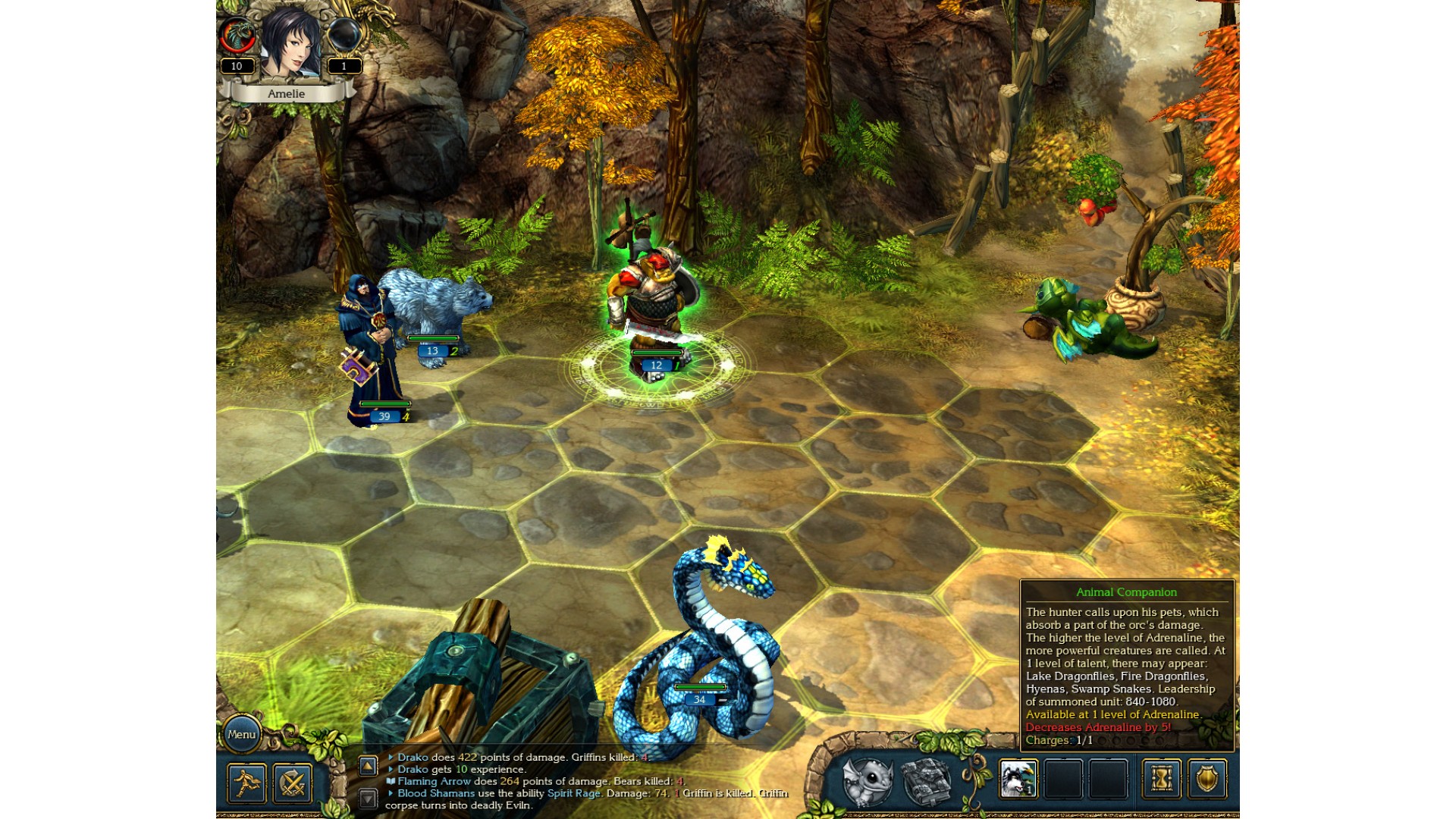This screenshot has height=819, width=1456.
Task: Open the spell book icon
Action: point(926,780)
